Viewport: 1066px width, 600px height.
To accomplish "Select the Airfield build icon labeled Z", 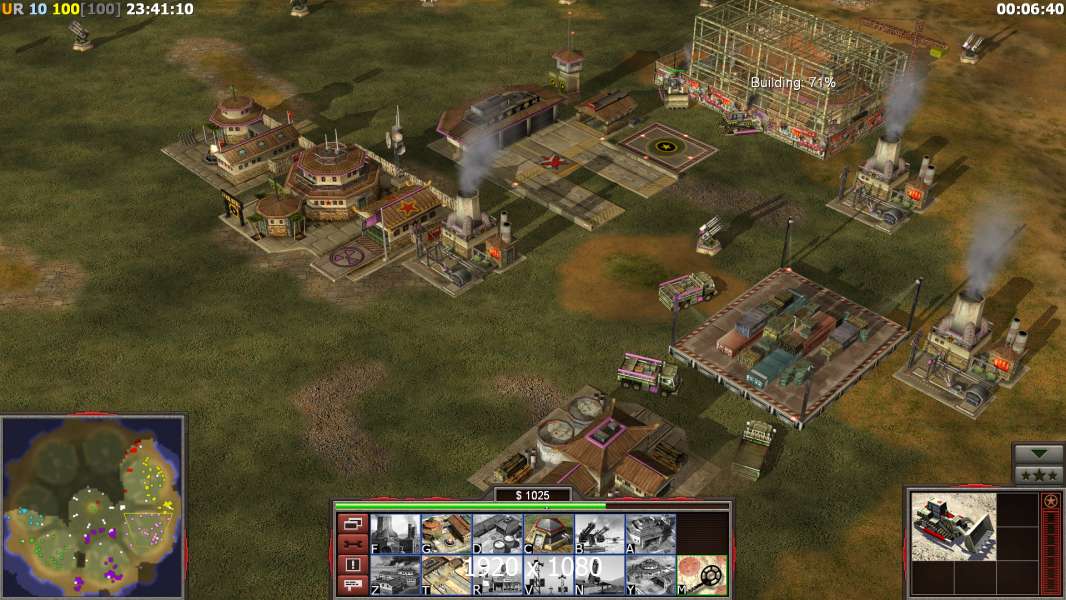I will 395,575.
